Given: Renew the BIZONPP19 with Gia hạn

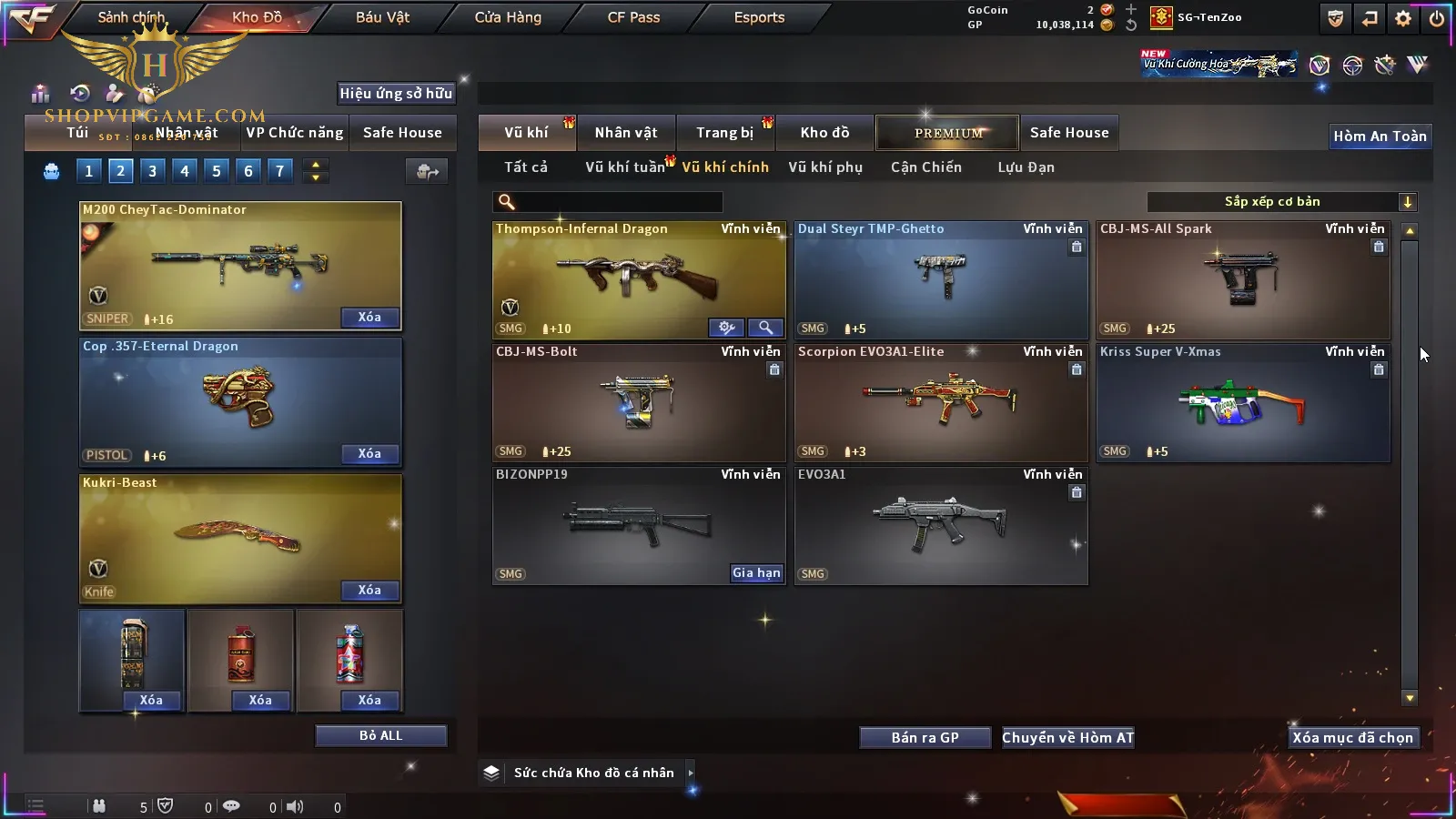Looking at the screenshot, I should pyautogui.click(x=756, y=573).
